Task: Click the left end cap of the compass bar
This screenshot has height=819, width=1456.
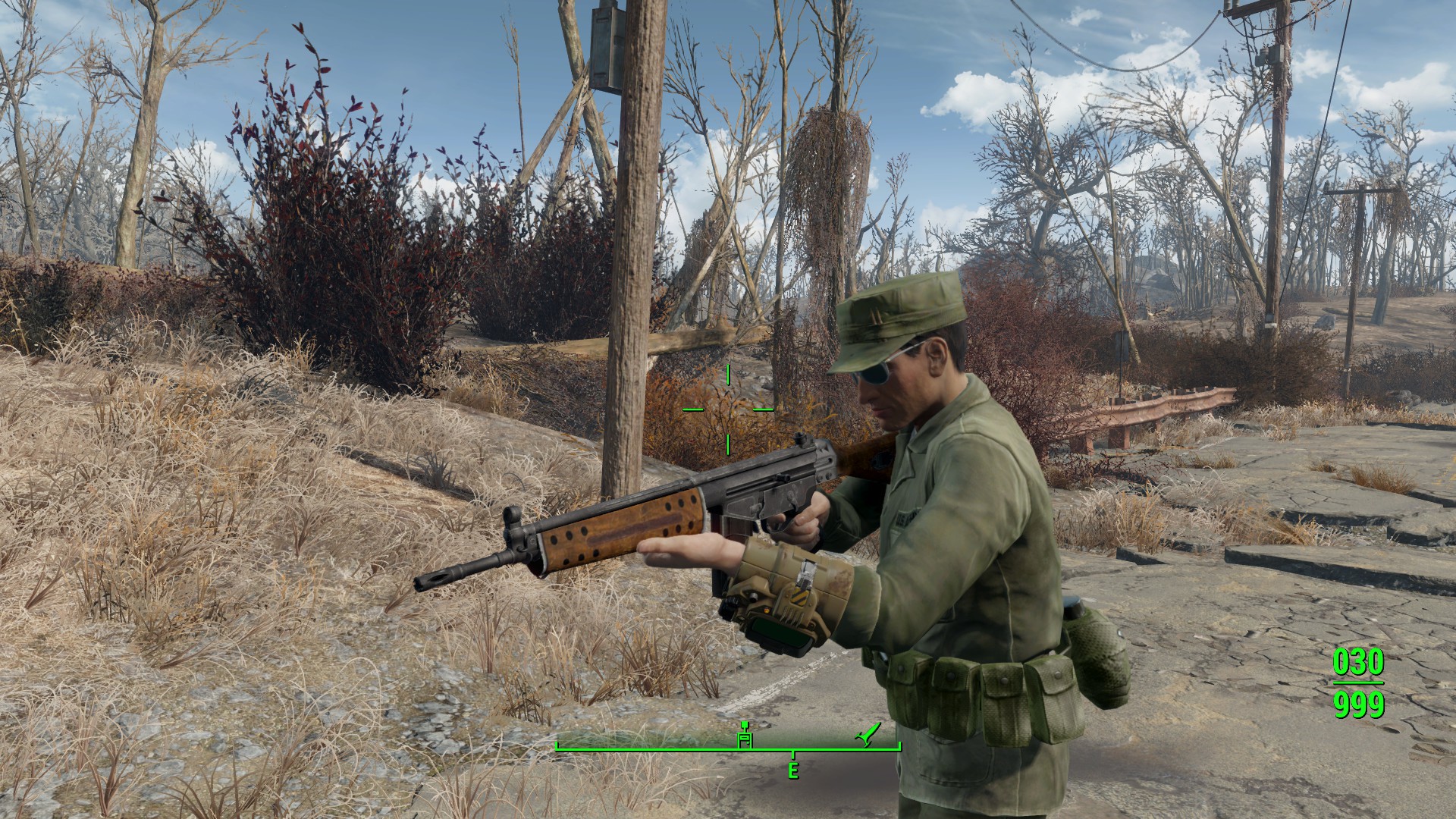Action: pos(557,747)
